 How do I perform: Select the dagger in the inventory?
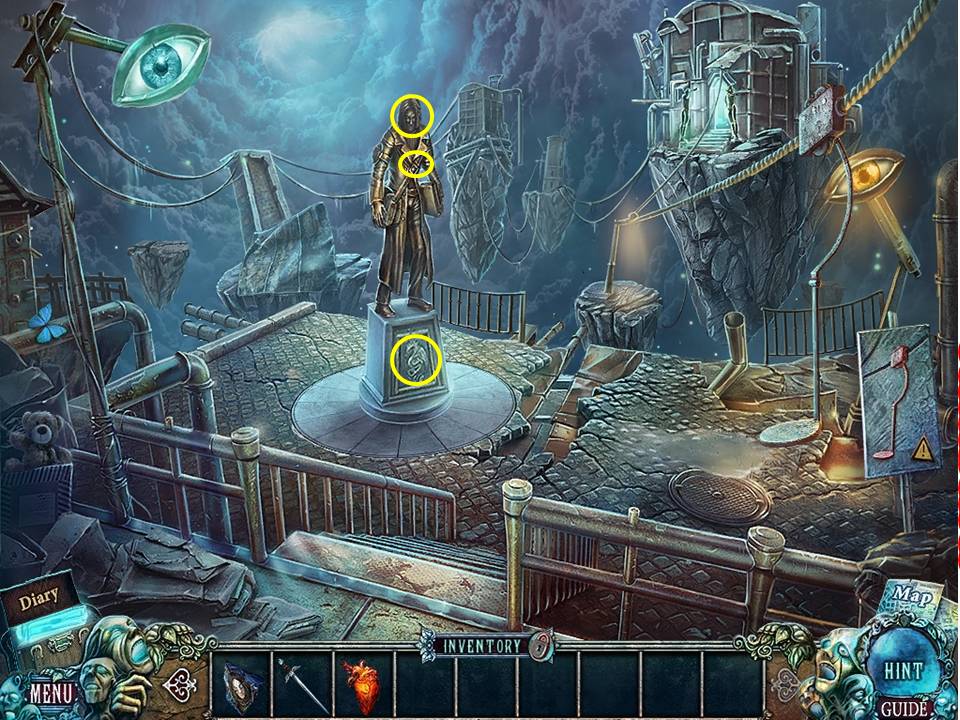299,684
